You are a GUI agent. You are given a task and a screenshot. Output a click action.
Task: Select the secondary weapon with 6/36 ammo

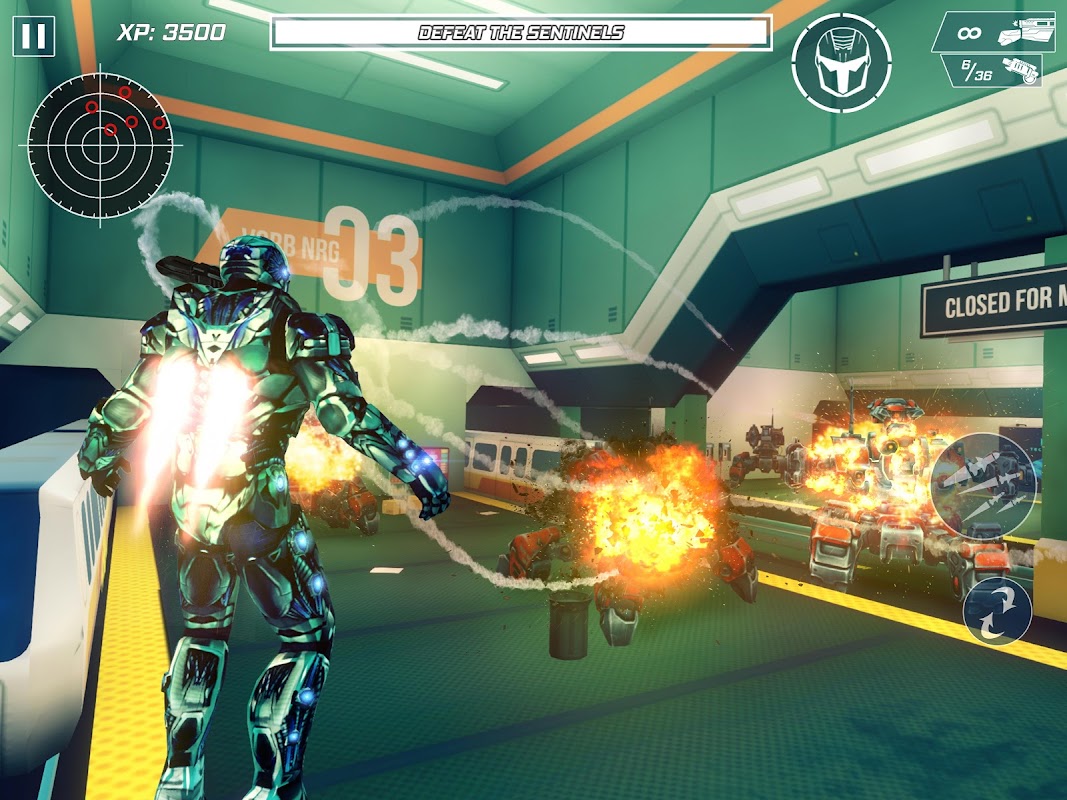[992, 70]
